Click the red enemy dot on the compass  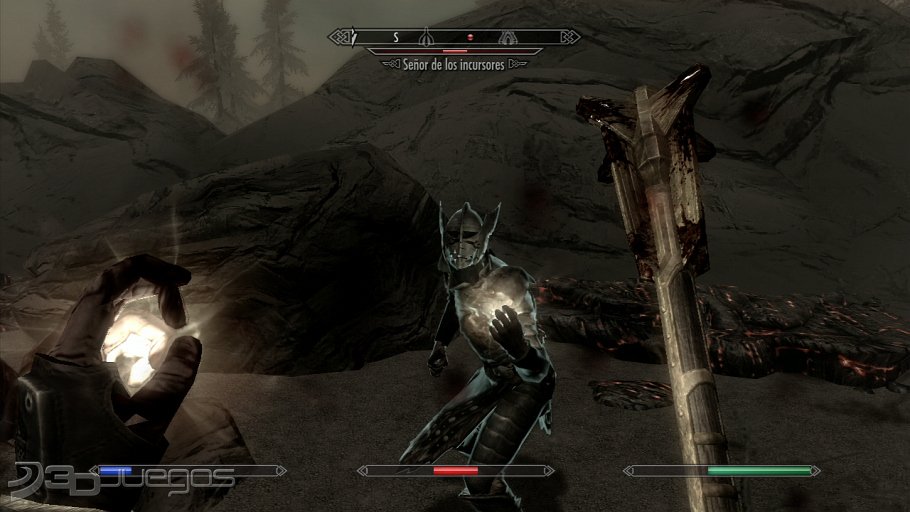(469, 37)
